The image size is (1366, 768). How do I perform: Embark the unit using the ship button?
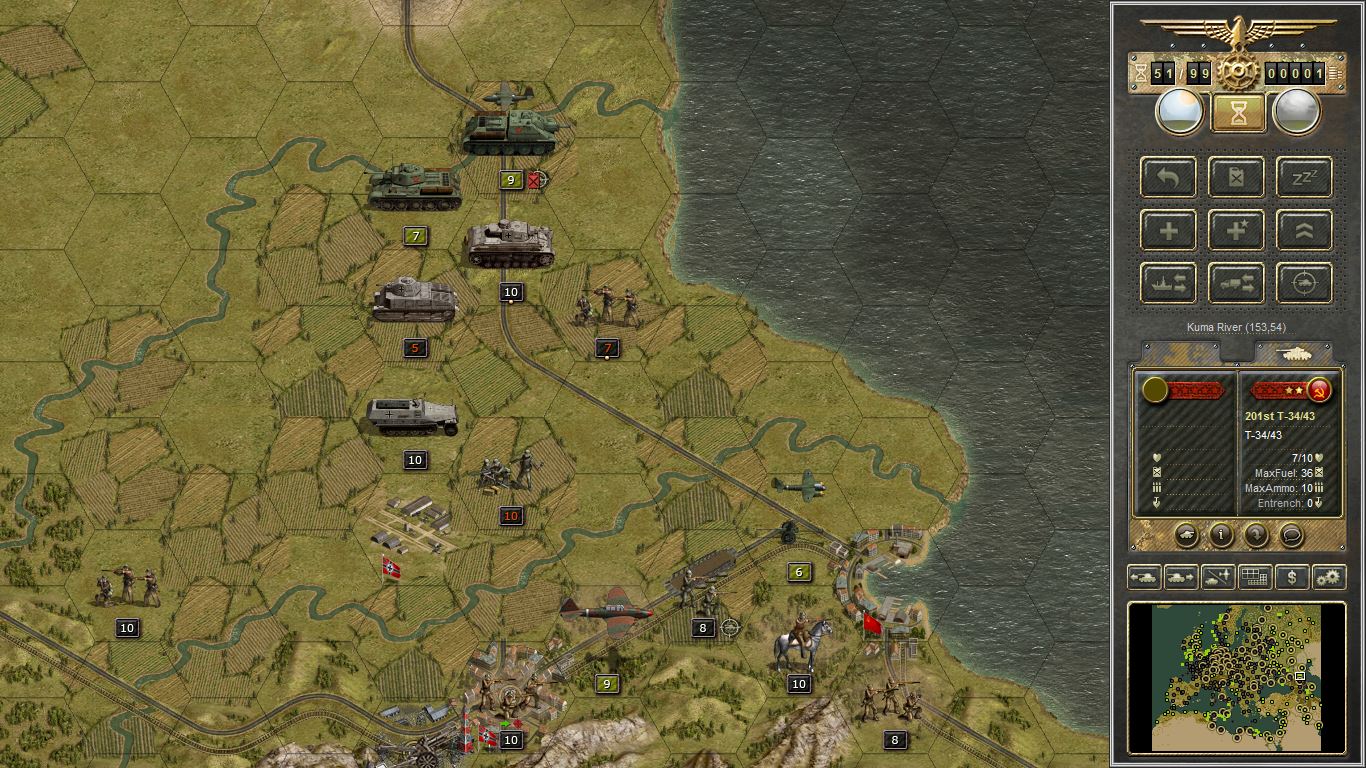pyautogui.click(x=1169, y=283)
